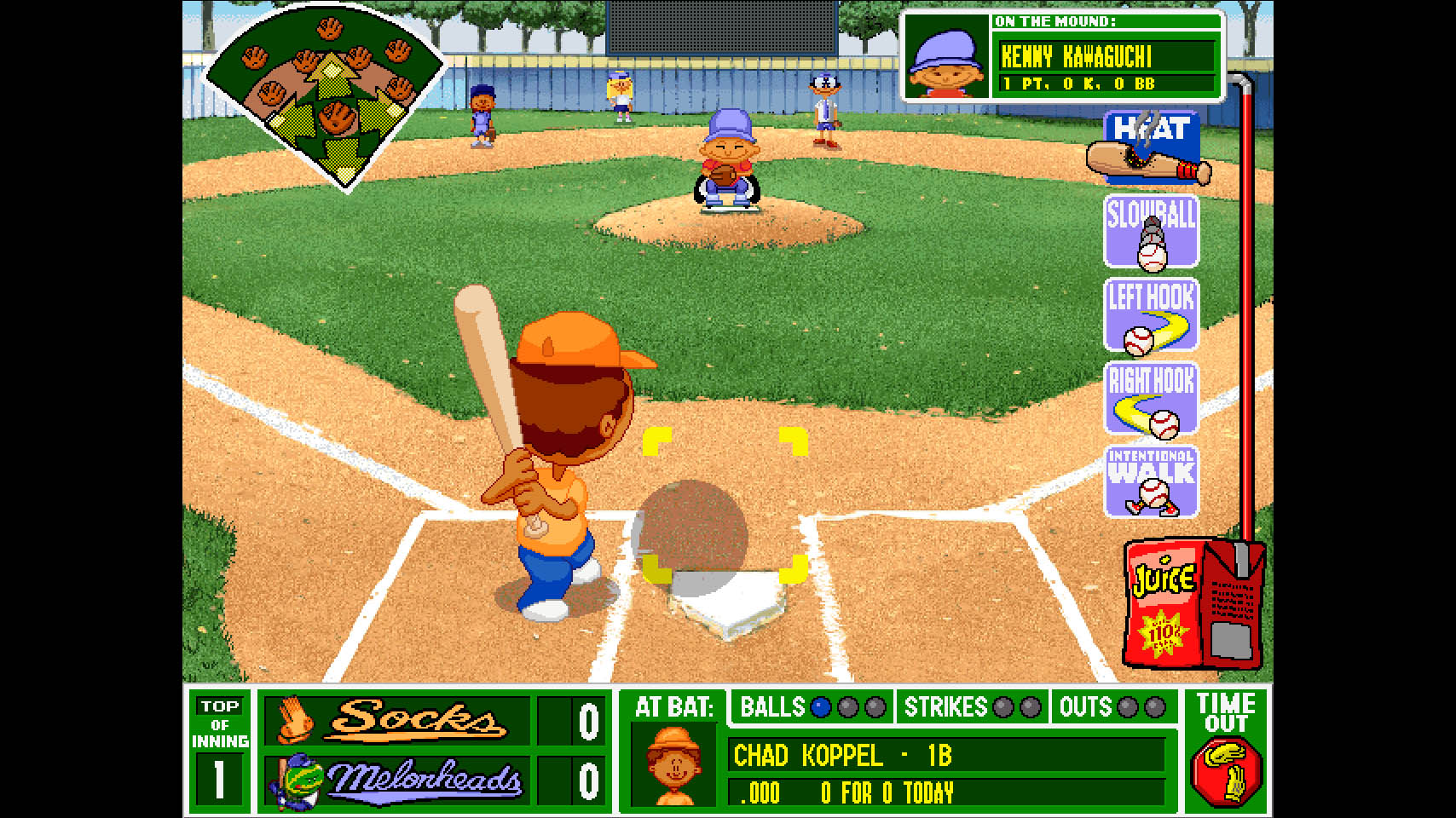Issue an Intentional Walk
The image size is (1456, 818).
pos(1152,482)
